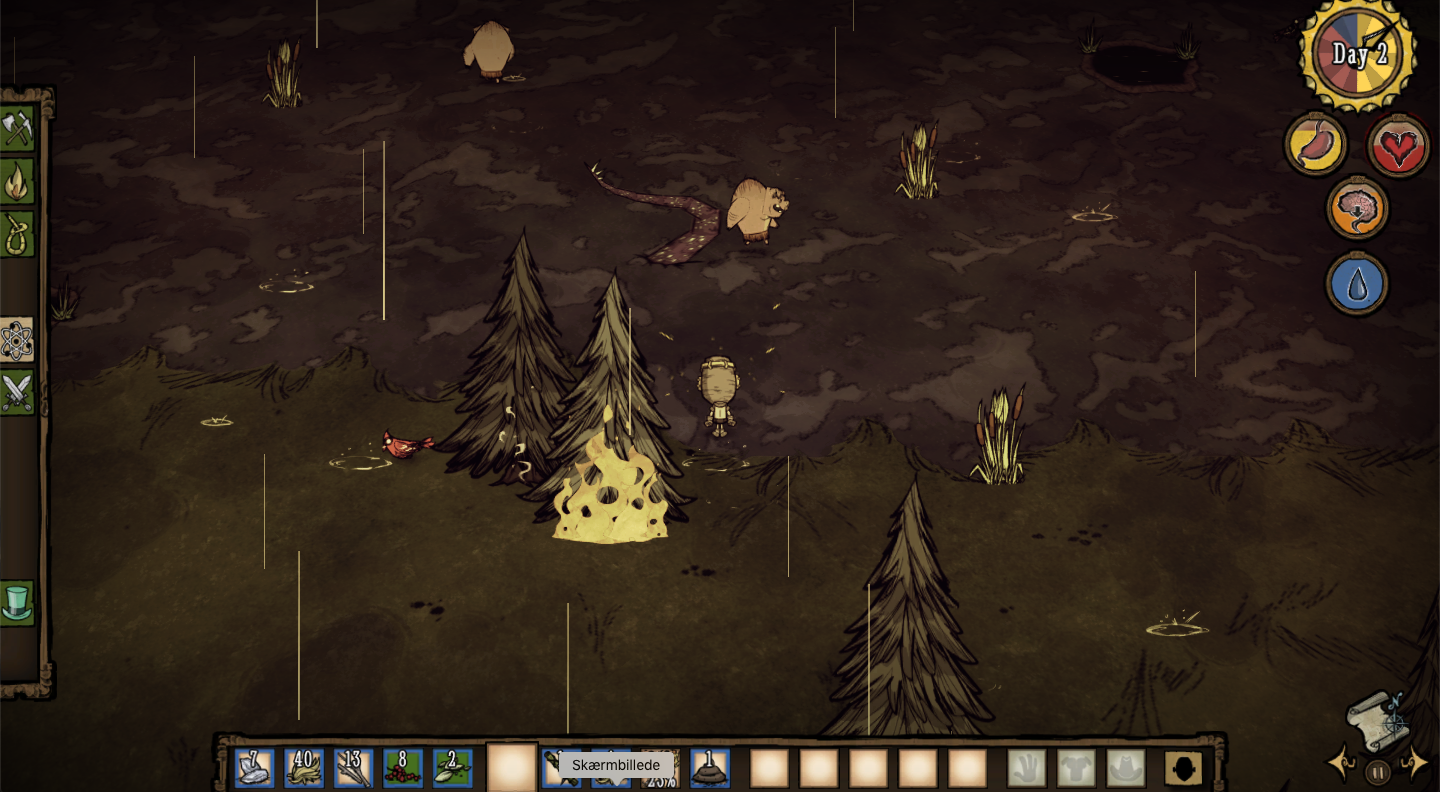Select the red berries stack of 8
The width and height of the screenshot is (1440, 792).
403,768
